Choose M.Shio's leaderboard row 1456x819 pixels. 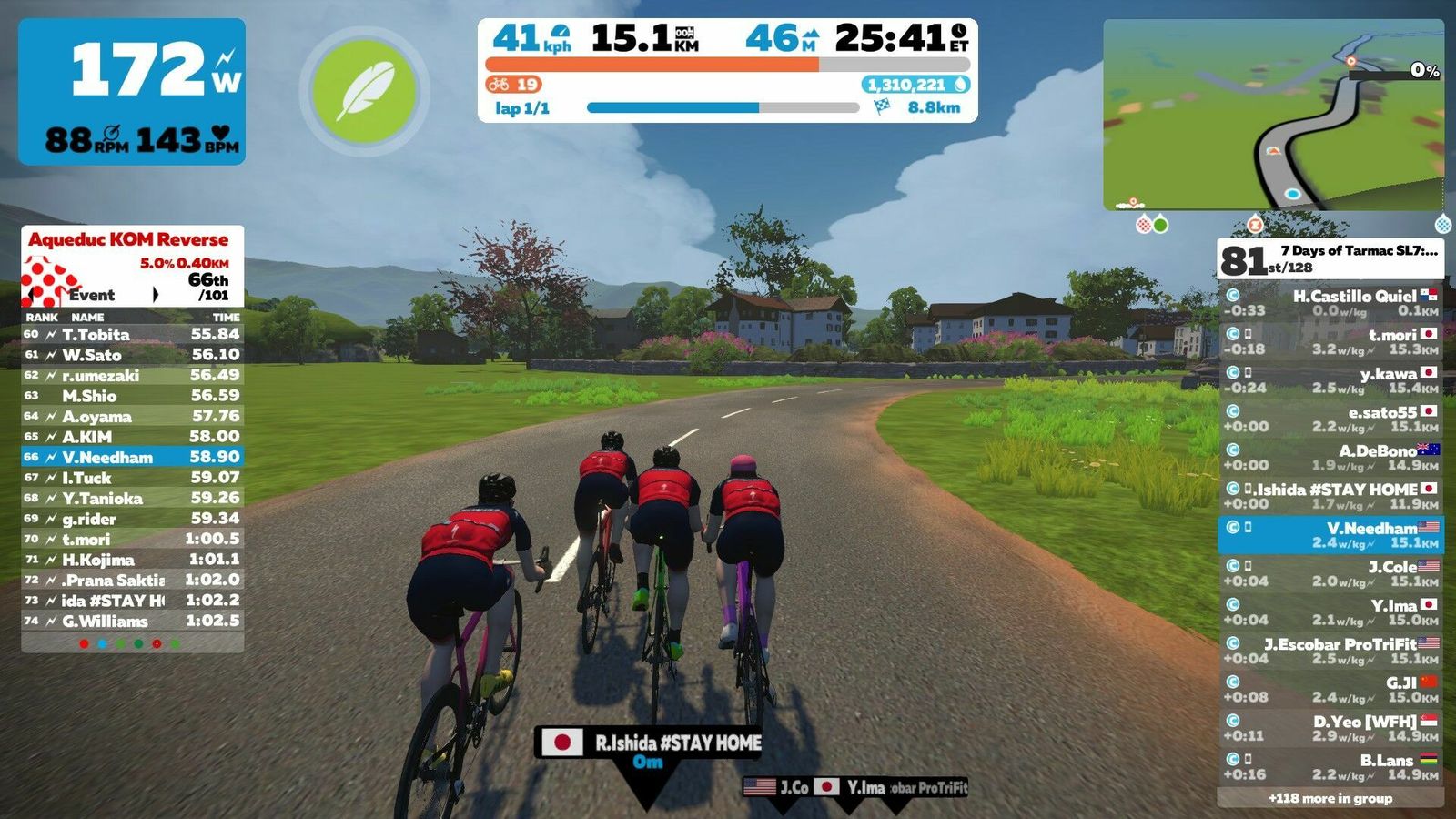132,396
